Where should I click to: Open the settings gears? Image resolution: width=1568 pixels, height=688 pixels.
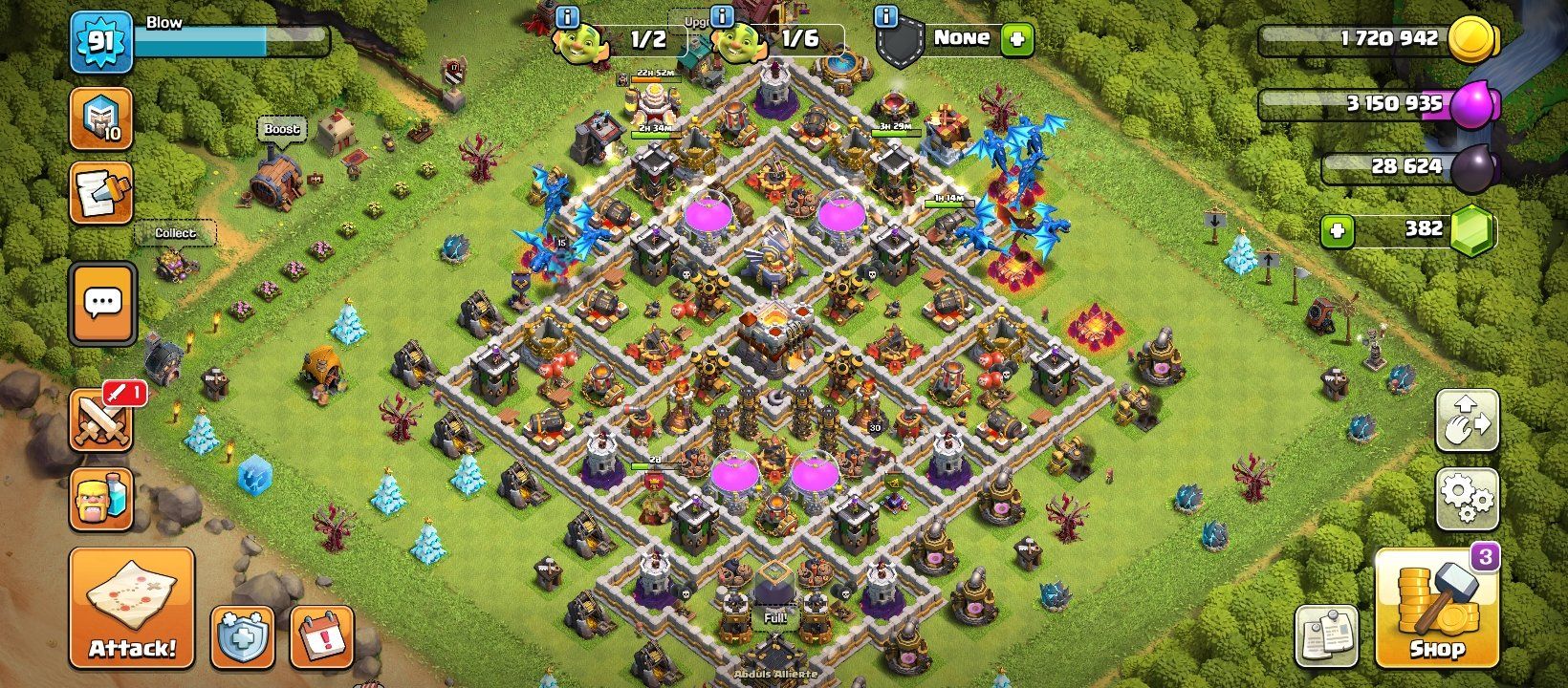[1467, 499]
